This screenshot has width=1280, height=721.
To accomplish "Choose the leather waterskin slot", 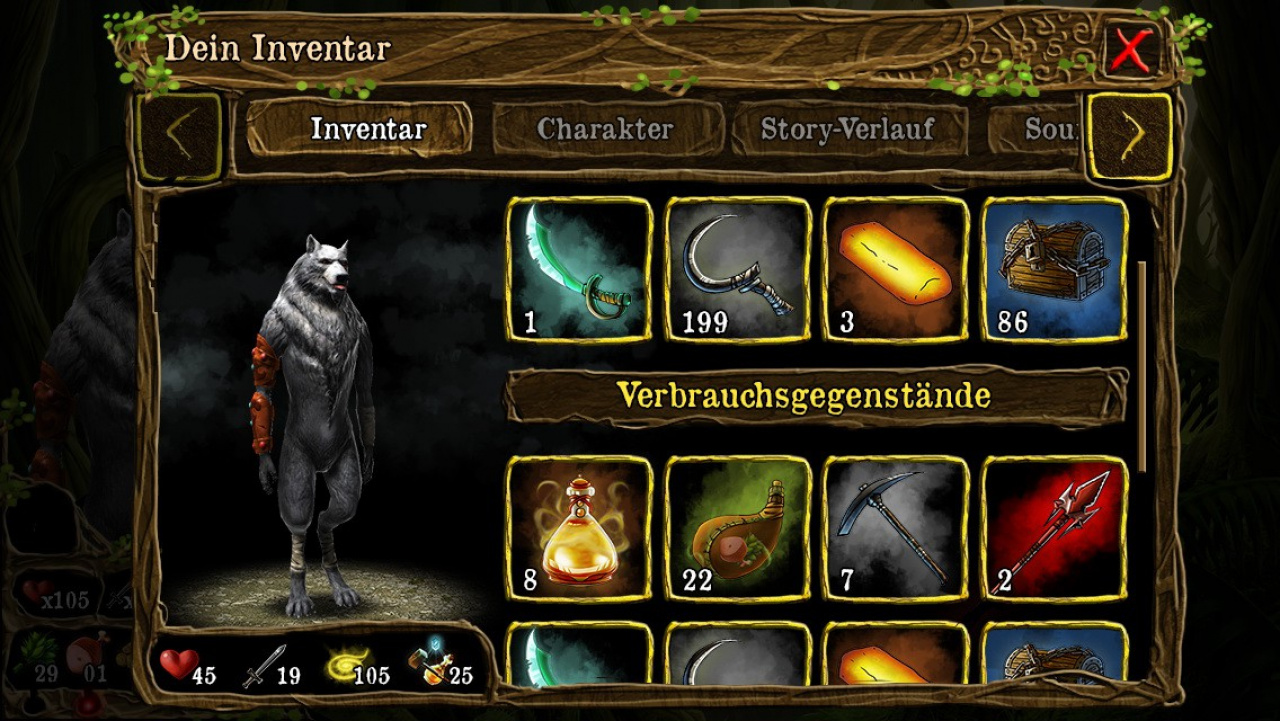I will pos(738,529).
